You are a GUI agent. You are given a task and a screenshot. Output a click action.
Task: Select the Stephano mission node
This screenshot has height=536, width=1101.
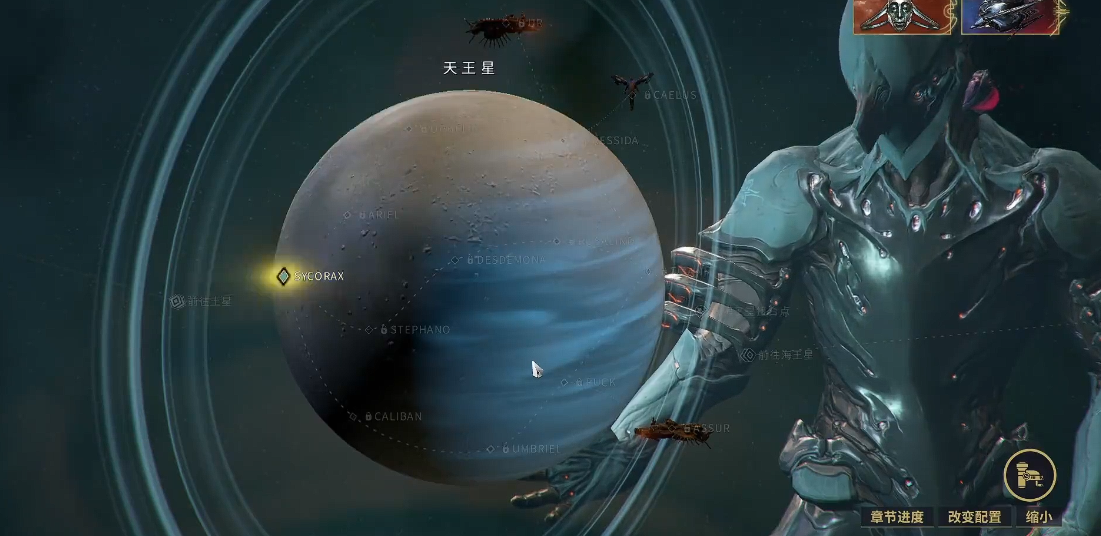coord(371,330)
